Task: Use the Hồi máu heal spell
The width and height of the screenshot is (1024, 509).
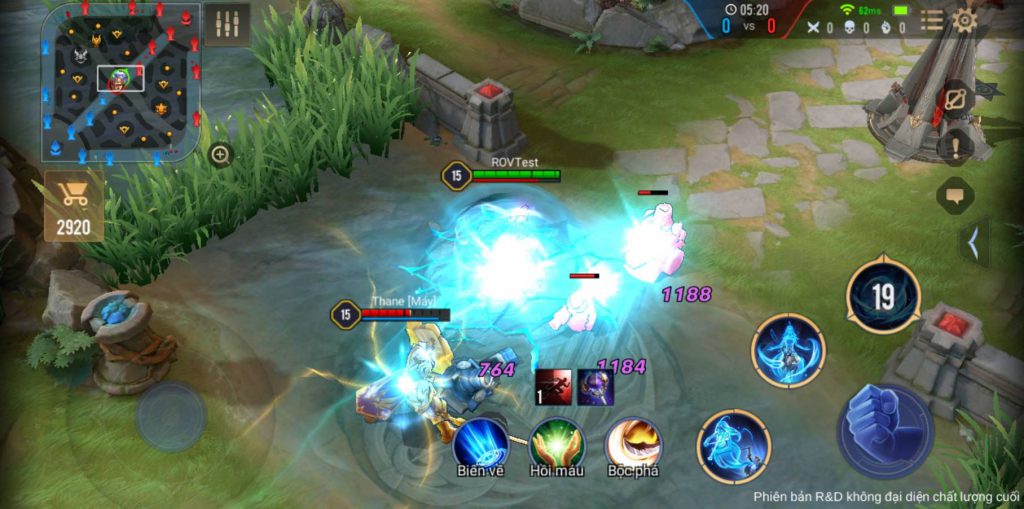Action: tap(556, 441)
